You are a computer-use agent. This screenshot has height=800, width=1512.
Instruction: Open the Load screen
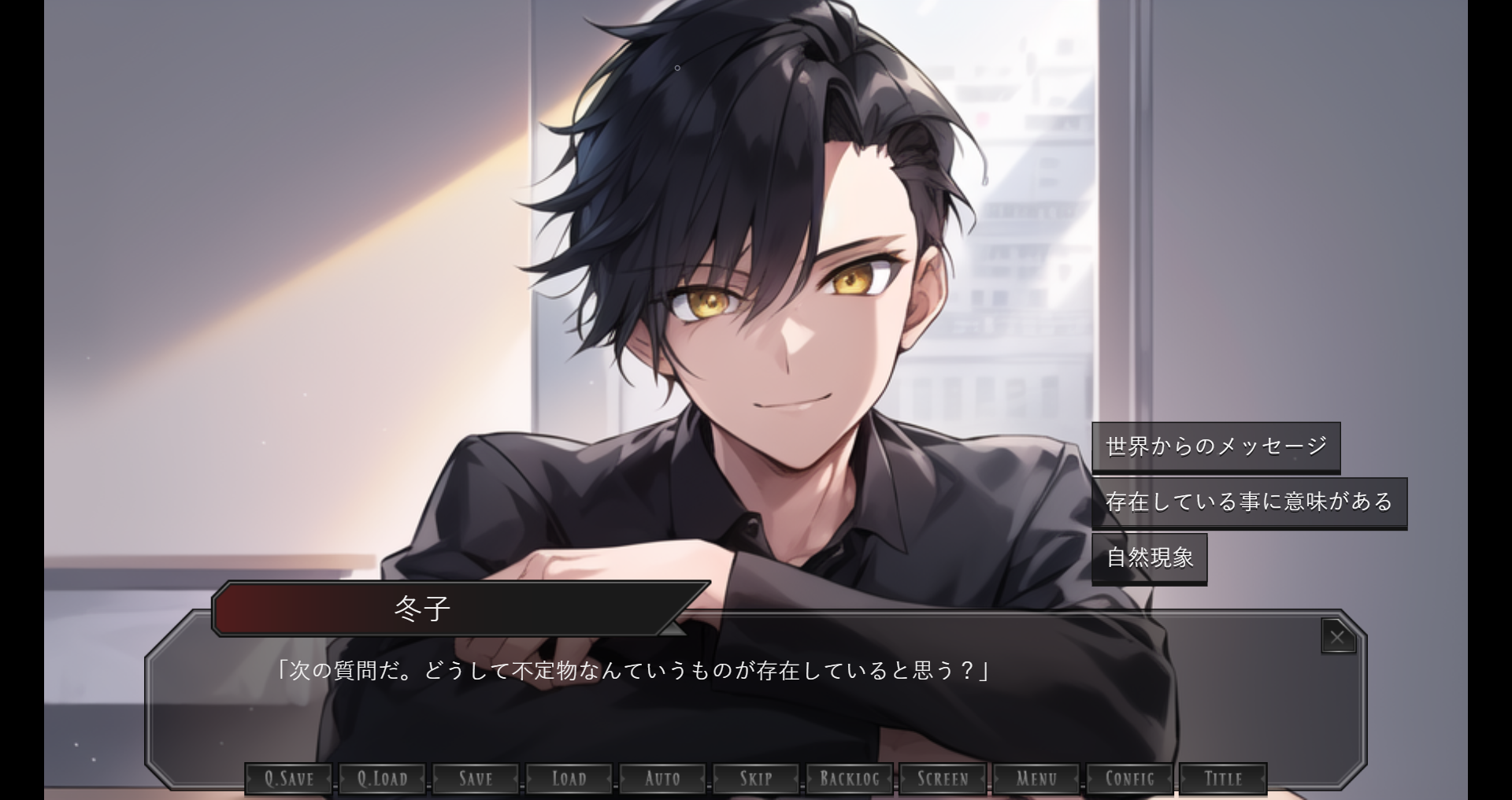(x=569, y=779)
